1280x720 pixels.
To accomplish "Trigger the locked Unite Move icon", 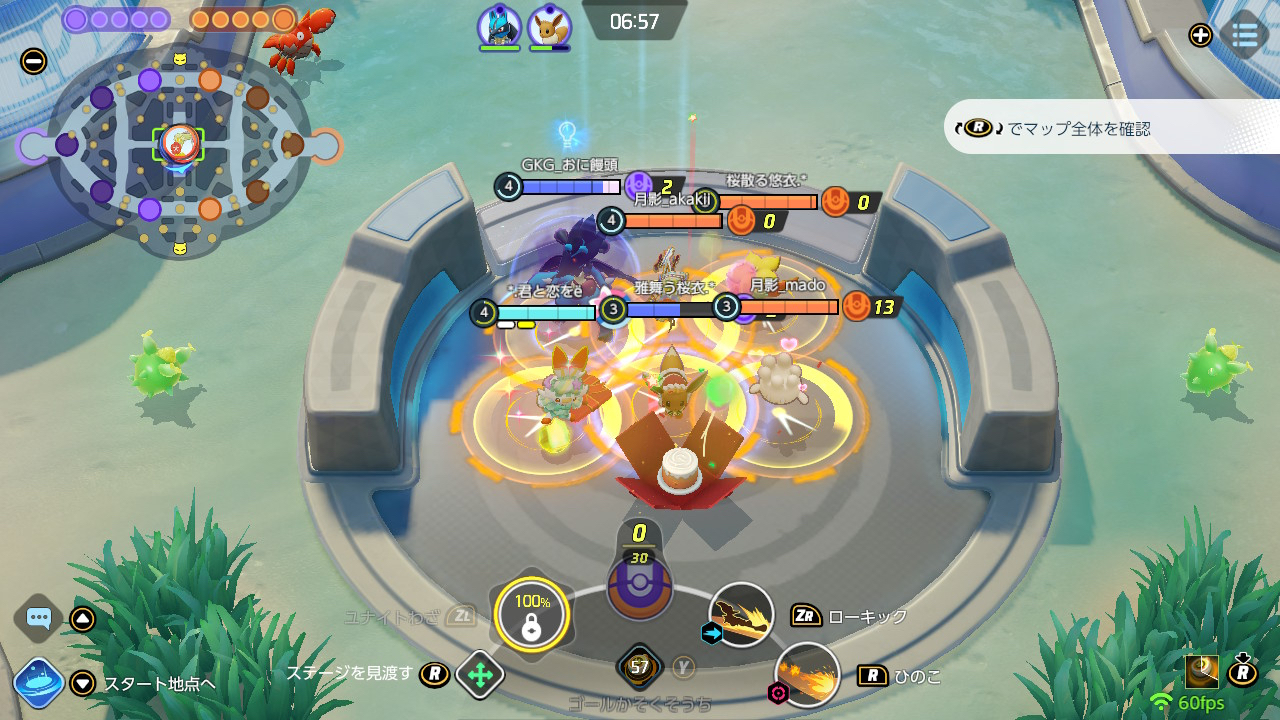I will click(531, 614).
